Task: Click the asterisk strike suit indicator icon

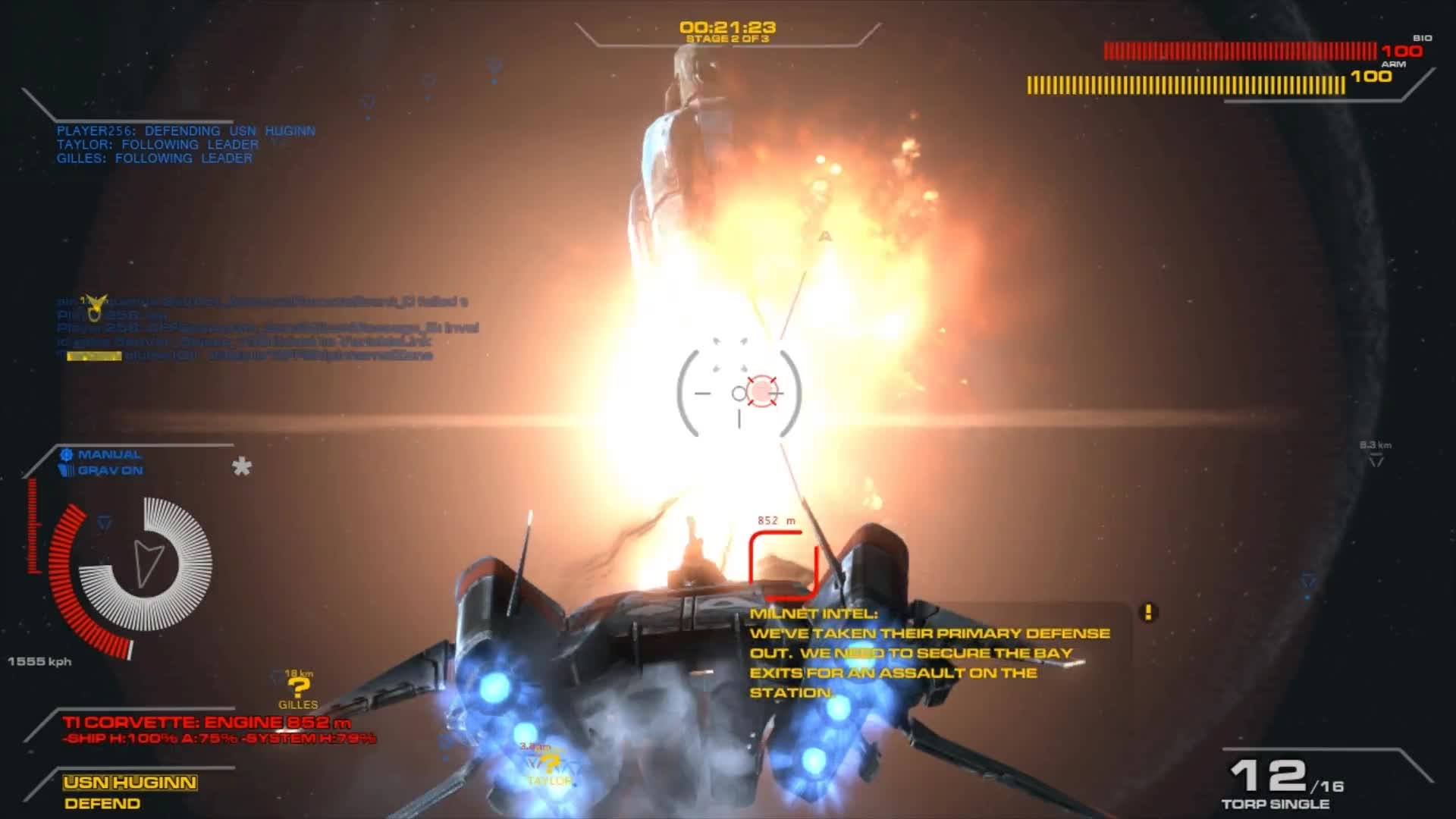Action: 241,468
